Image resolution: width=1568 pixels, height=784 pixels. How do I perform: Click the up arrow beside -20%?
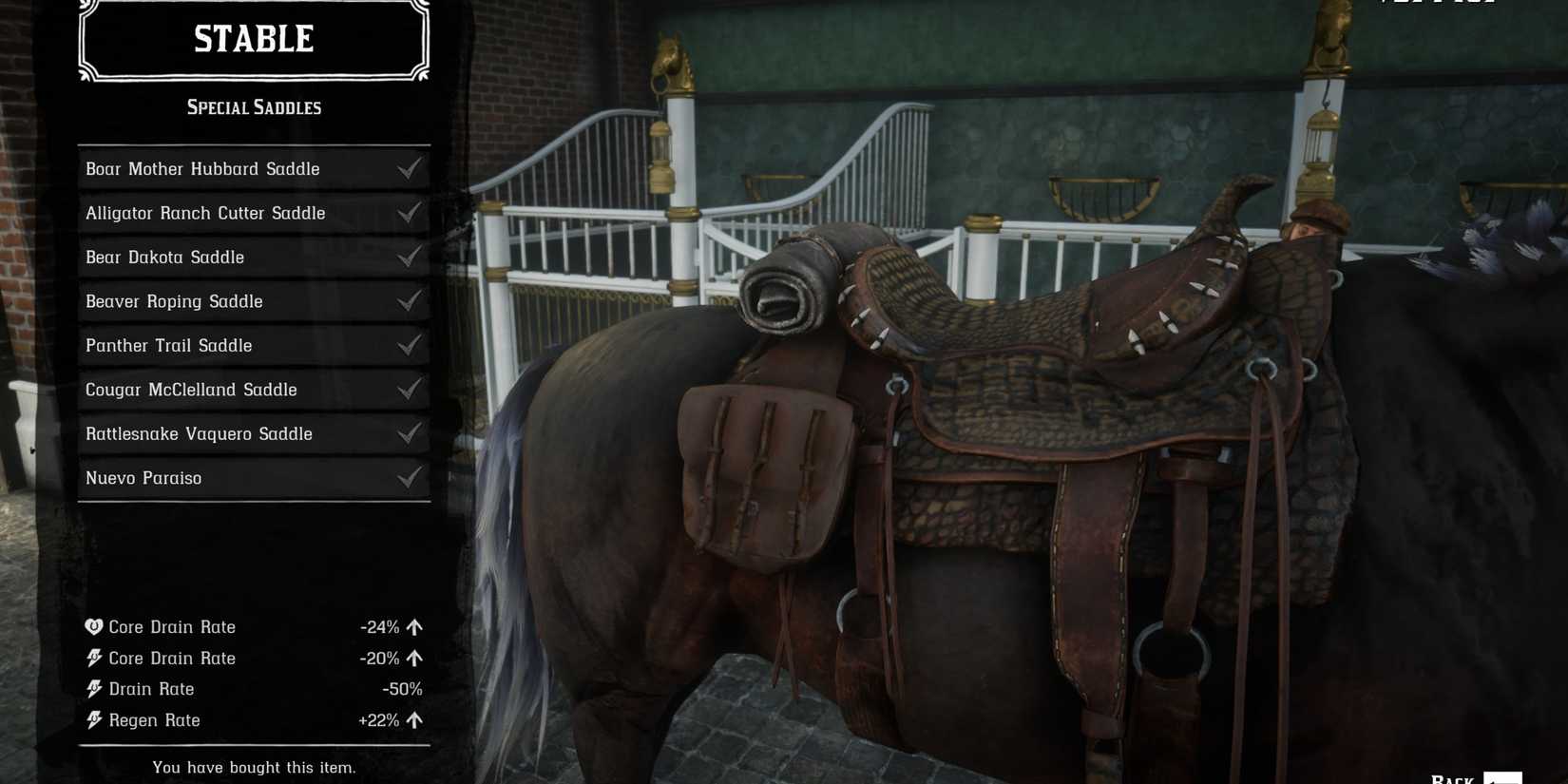coord(414,658)
